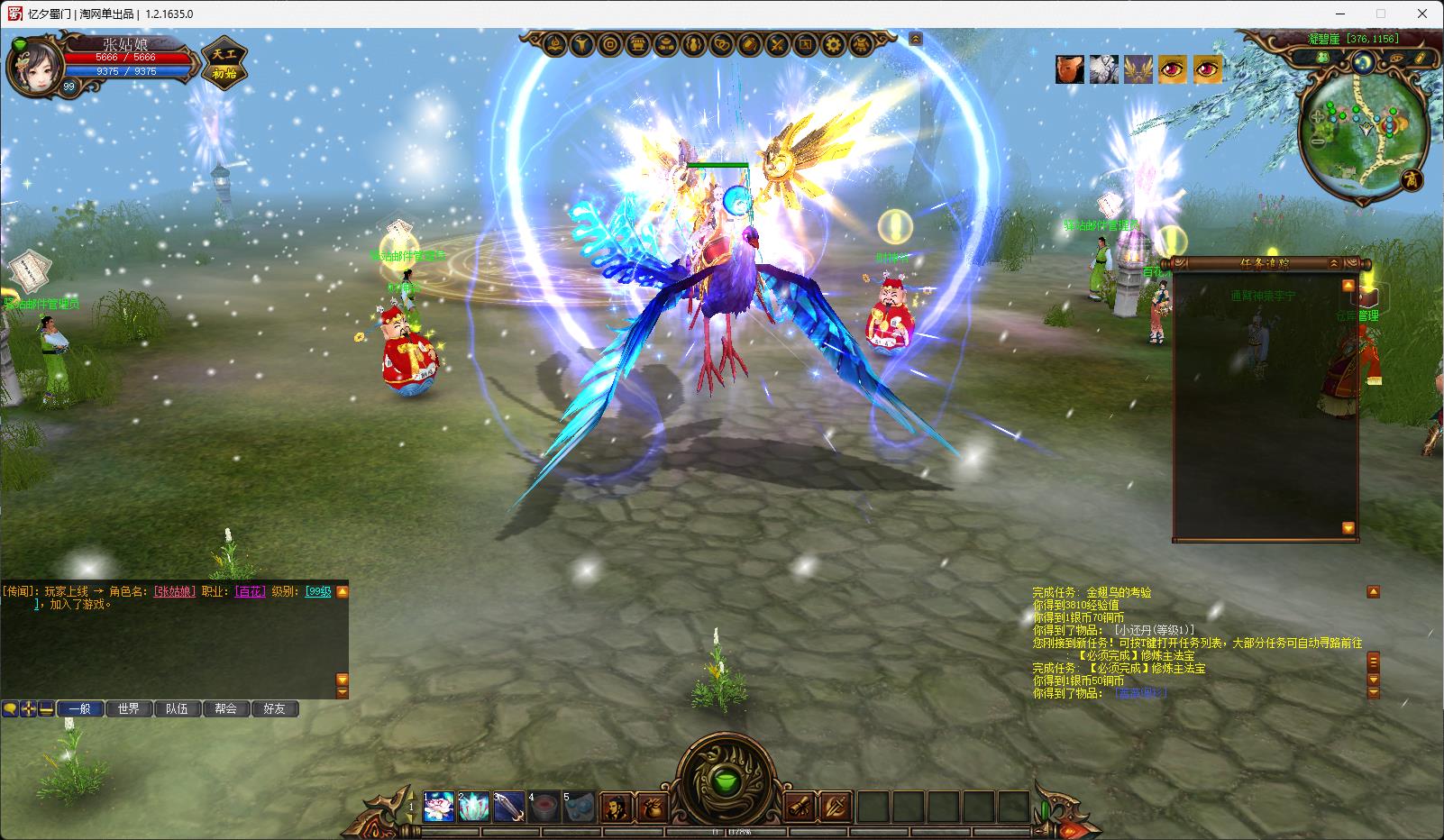Viewport: 1444px width, 840px height.
Task: Click the interlocked hearts menu icon
Action: click(722, 43)
